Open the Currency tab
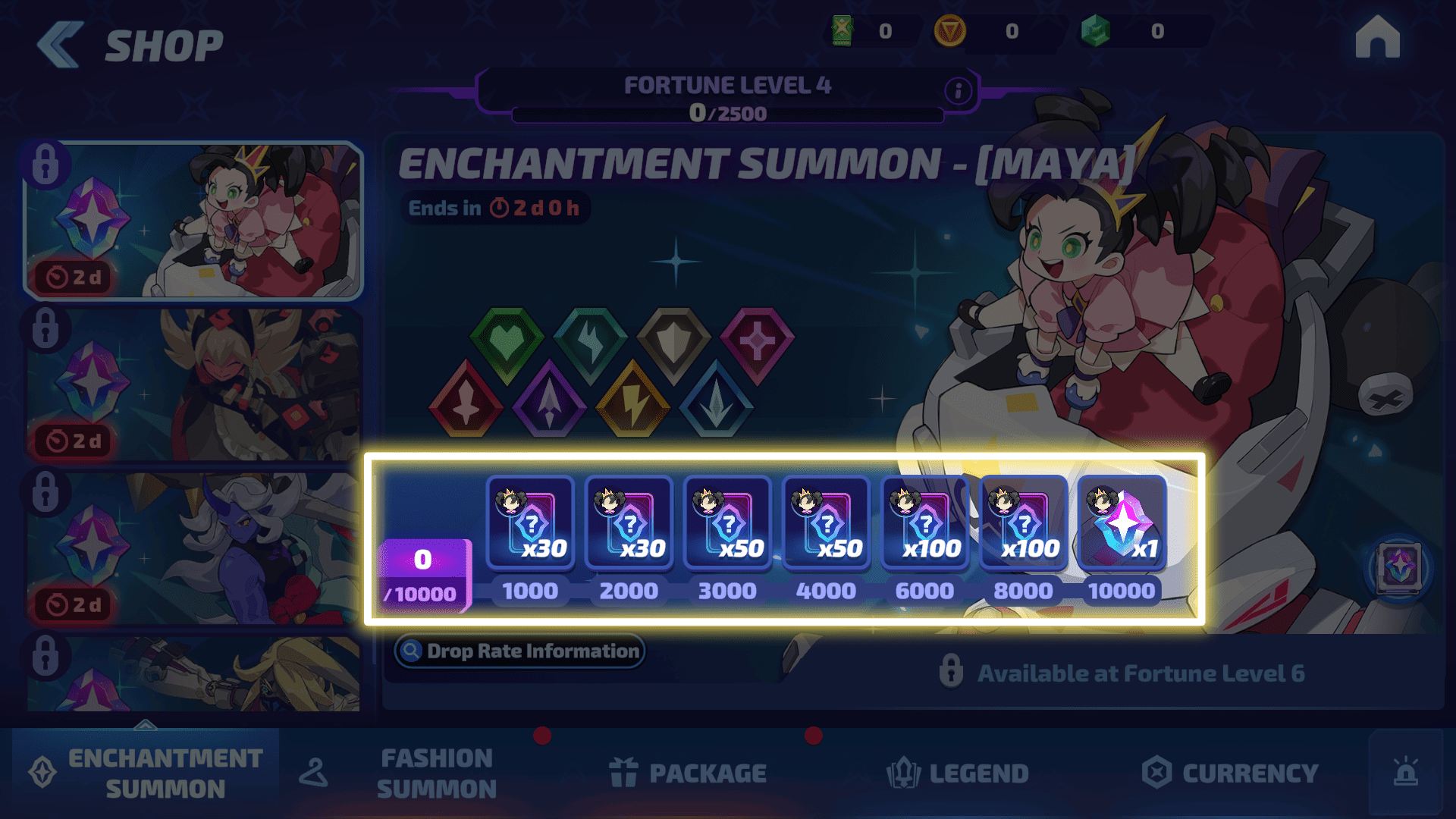Image resolution: width=1456 pixels, height=819 pixels. tap(1230, 773)
